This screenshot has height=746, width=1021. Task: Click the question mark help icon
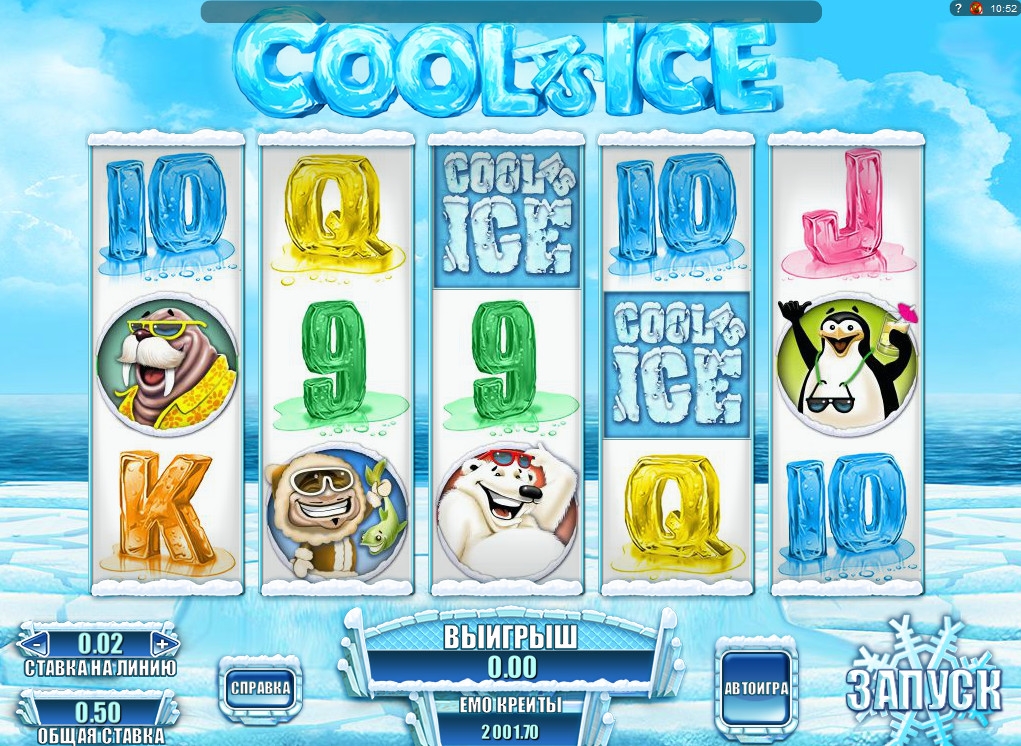click(957, 9)
